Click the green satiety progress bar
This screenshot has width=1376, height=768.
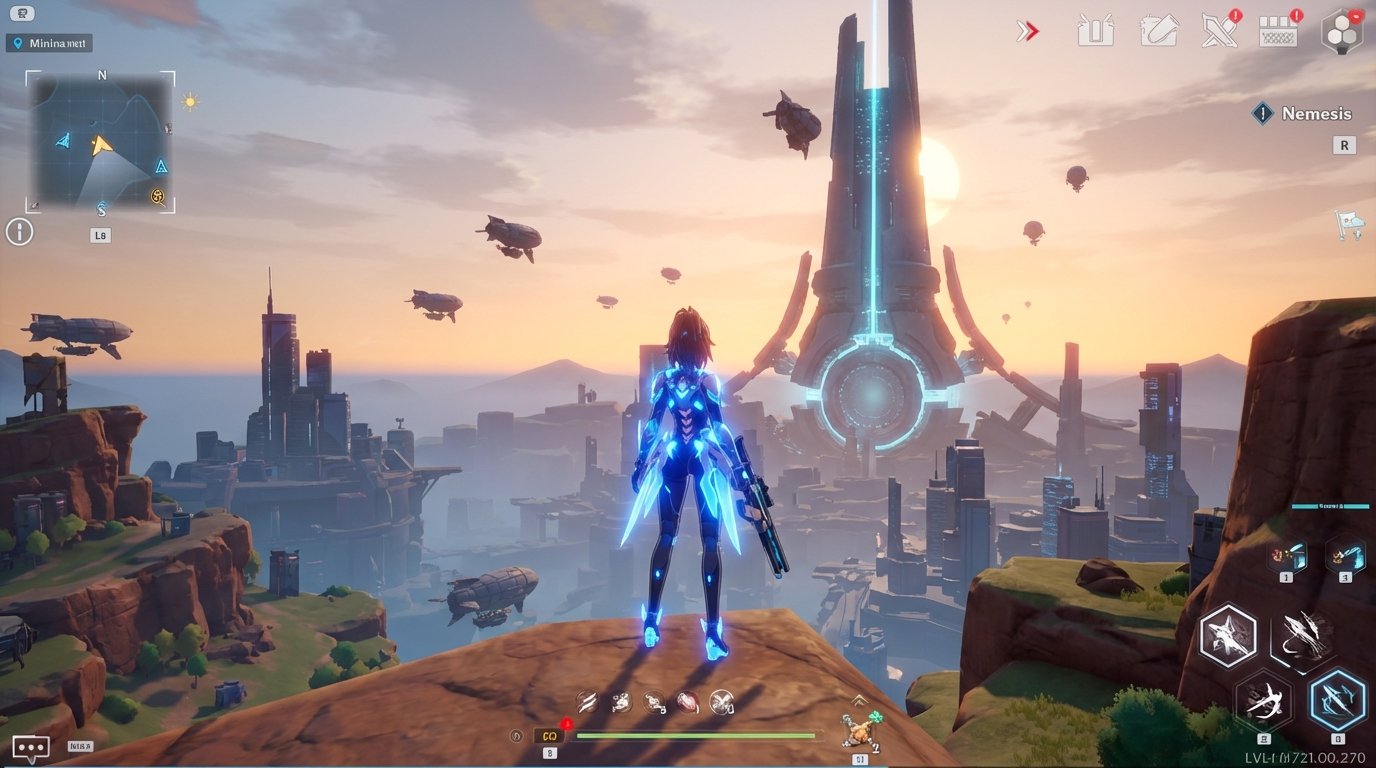click(x=695, y=735)
